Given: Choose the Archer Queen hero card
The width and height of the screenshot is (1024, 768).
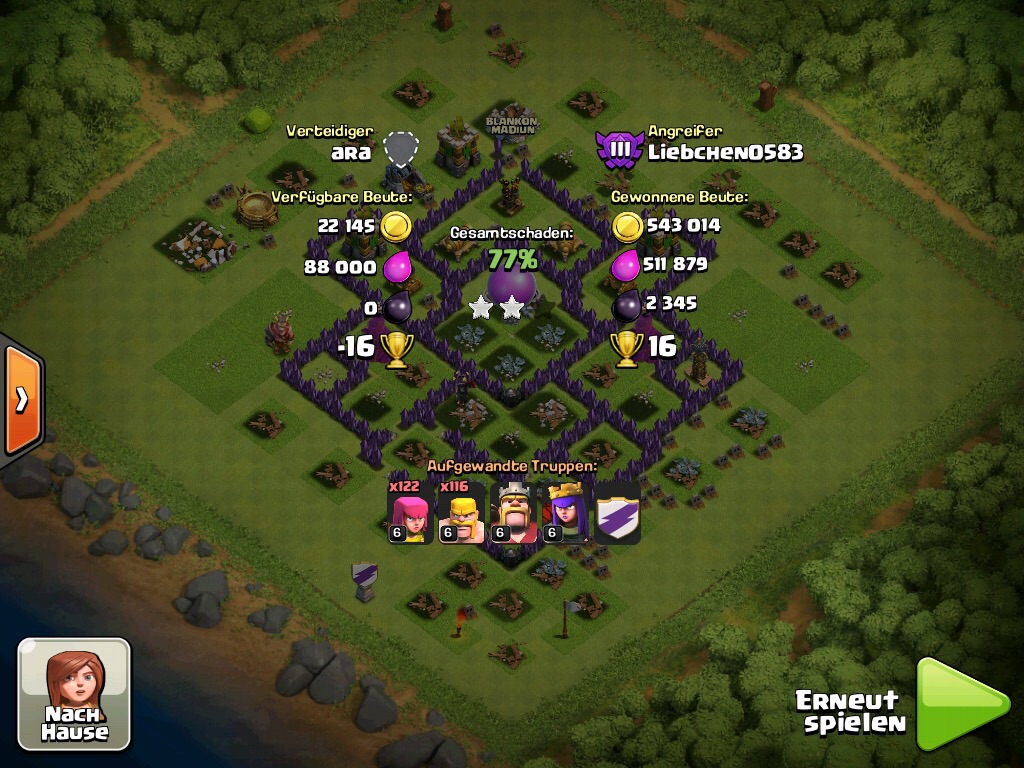Looking at the screenshot, I should pos(566,513).
